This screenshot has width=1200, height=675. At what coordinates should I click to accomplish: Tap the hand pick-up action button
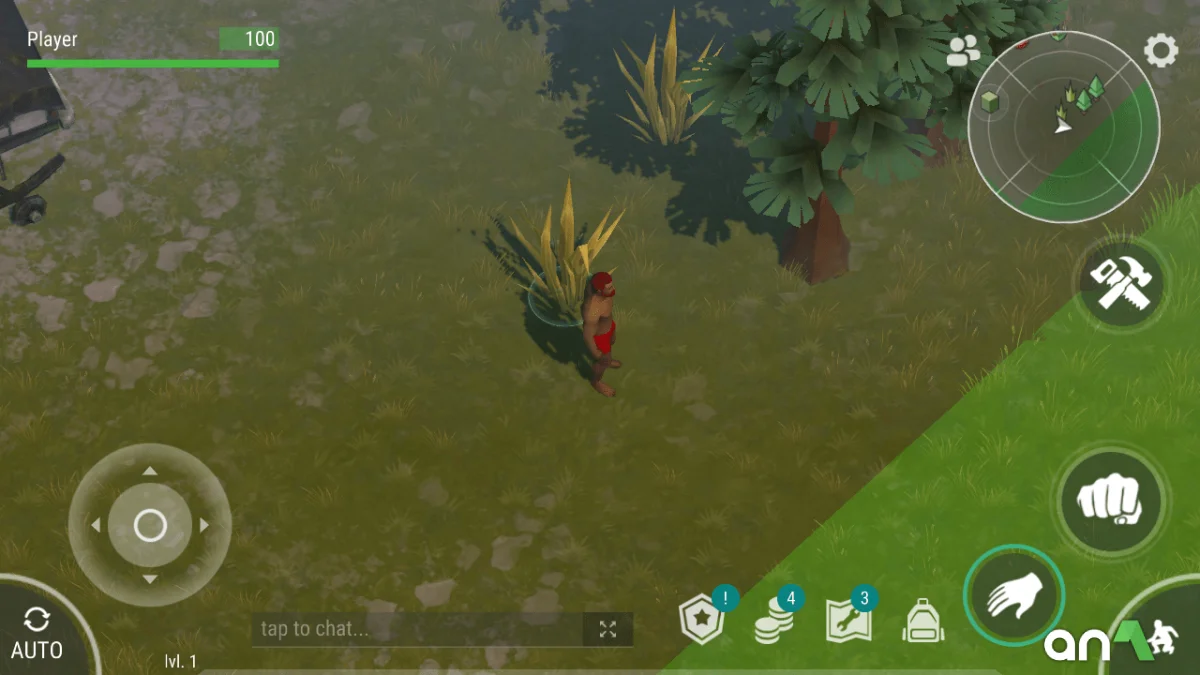[1014, 596]
